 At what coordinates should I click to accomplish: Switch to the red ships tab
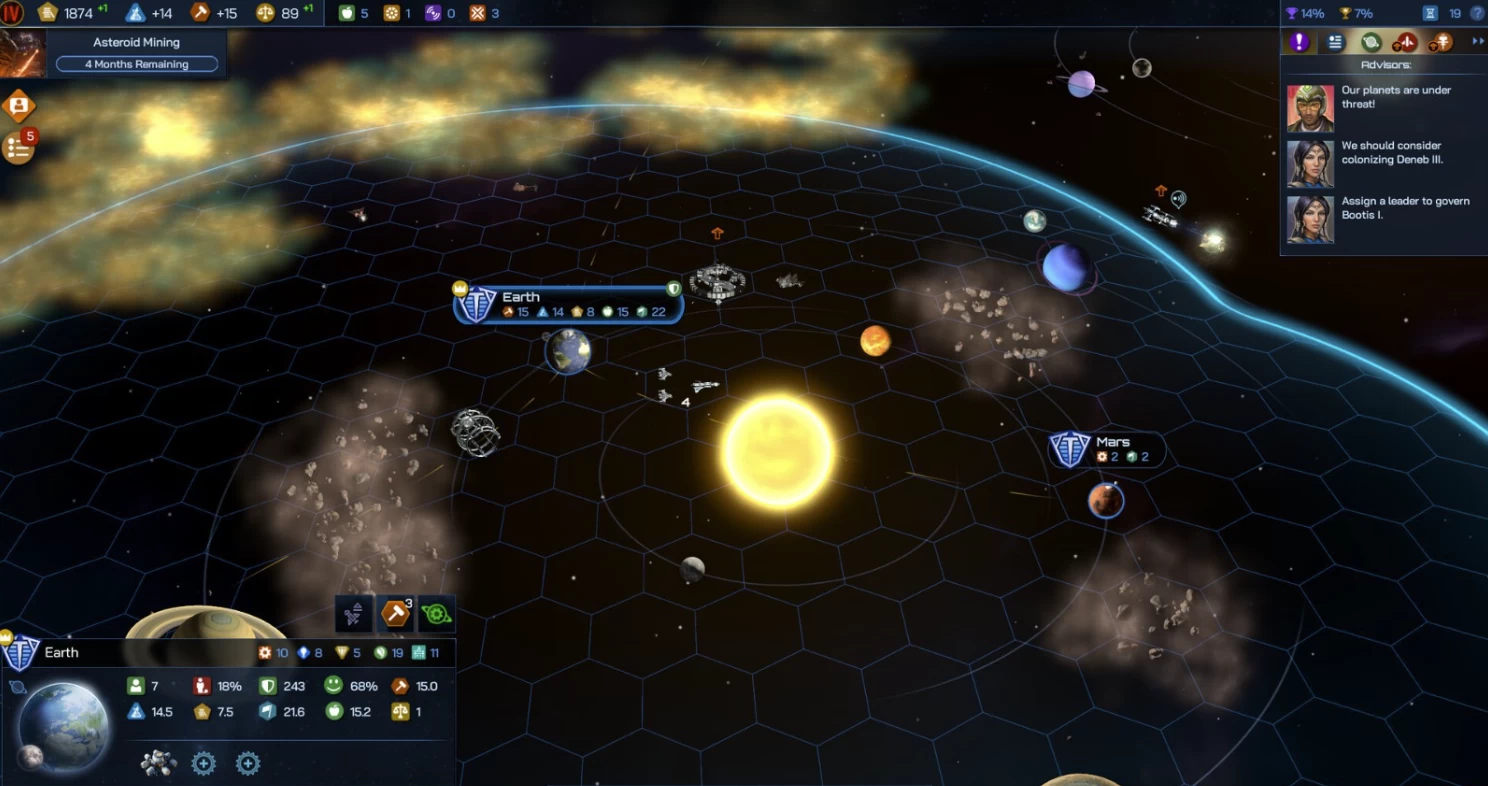(x=1406, y=42)
